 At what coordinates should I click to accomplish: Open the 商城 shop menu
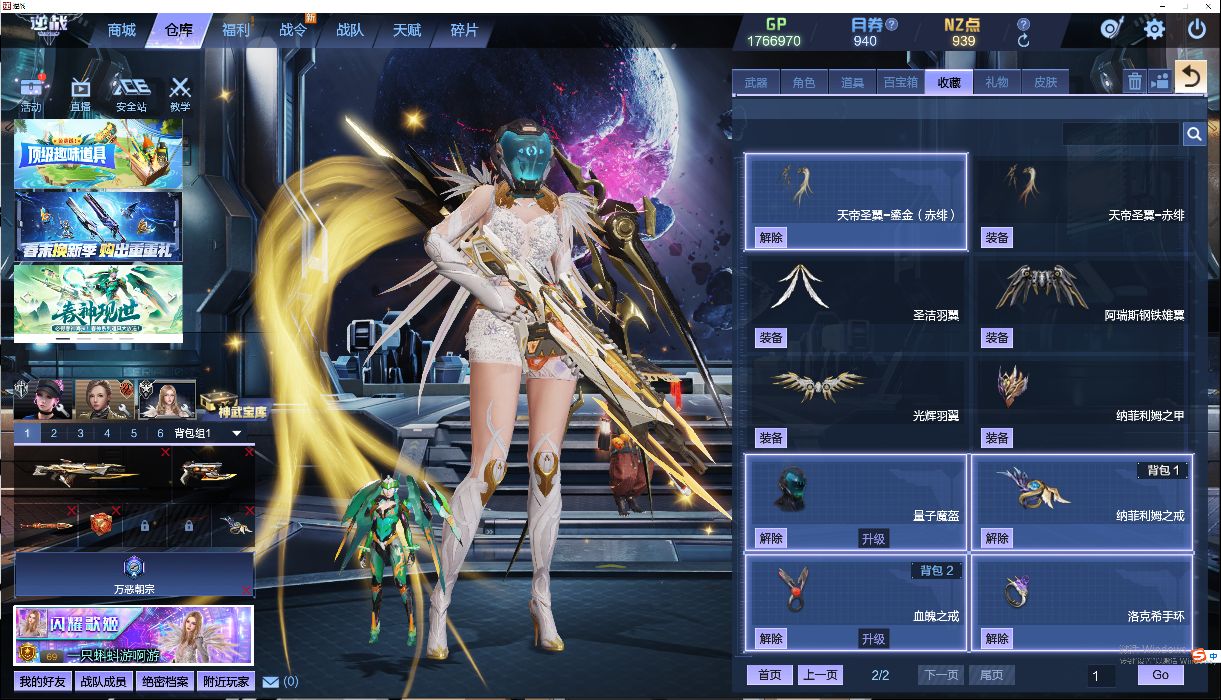pos(121,30)
